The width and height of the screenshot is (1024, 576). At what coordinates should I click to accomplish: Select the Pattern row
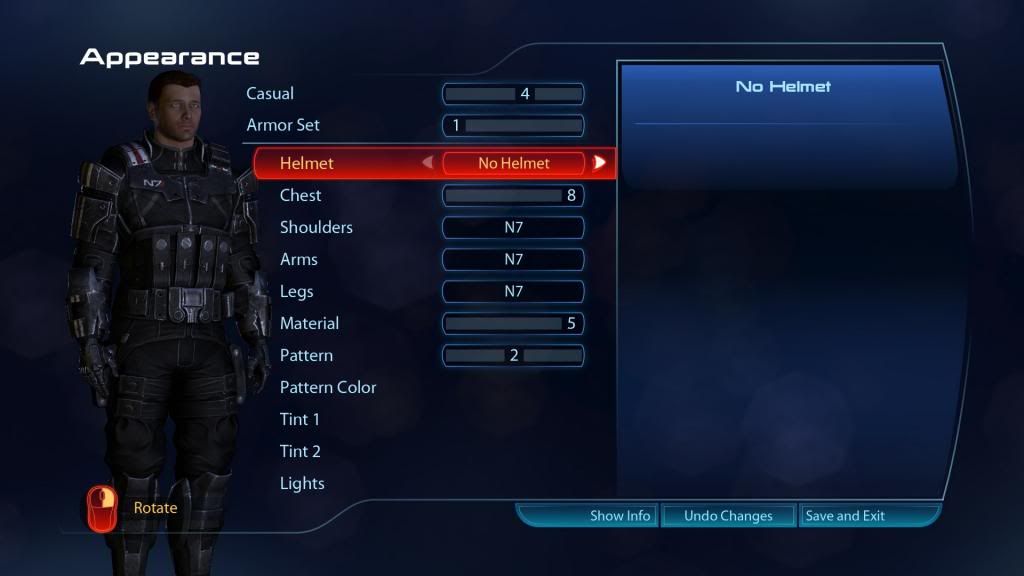tap(306, 355)
